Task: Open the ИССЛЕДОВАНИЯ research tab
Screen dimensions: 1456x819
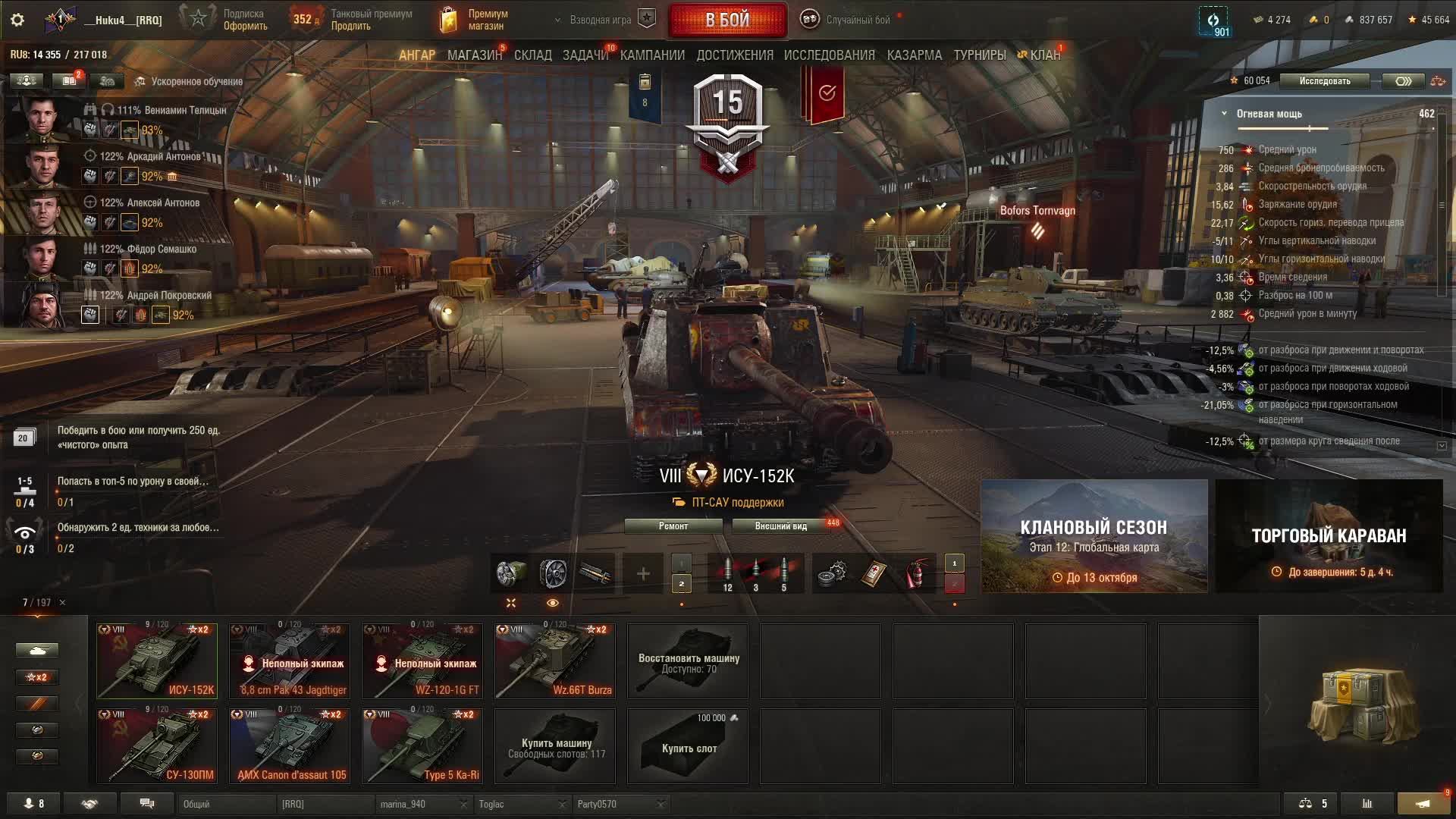Action: tap(829, 55)
